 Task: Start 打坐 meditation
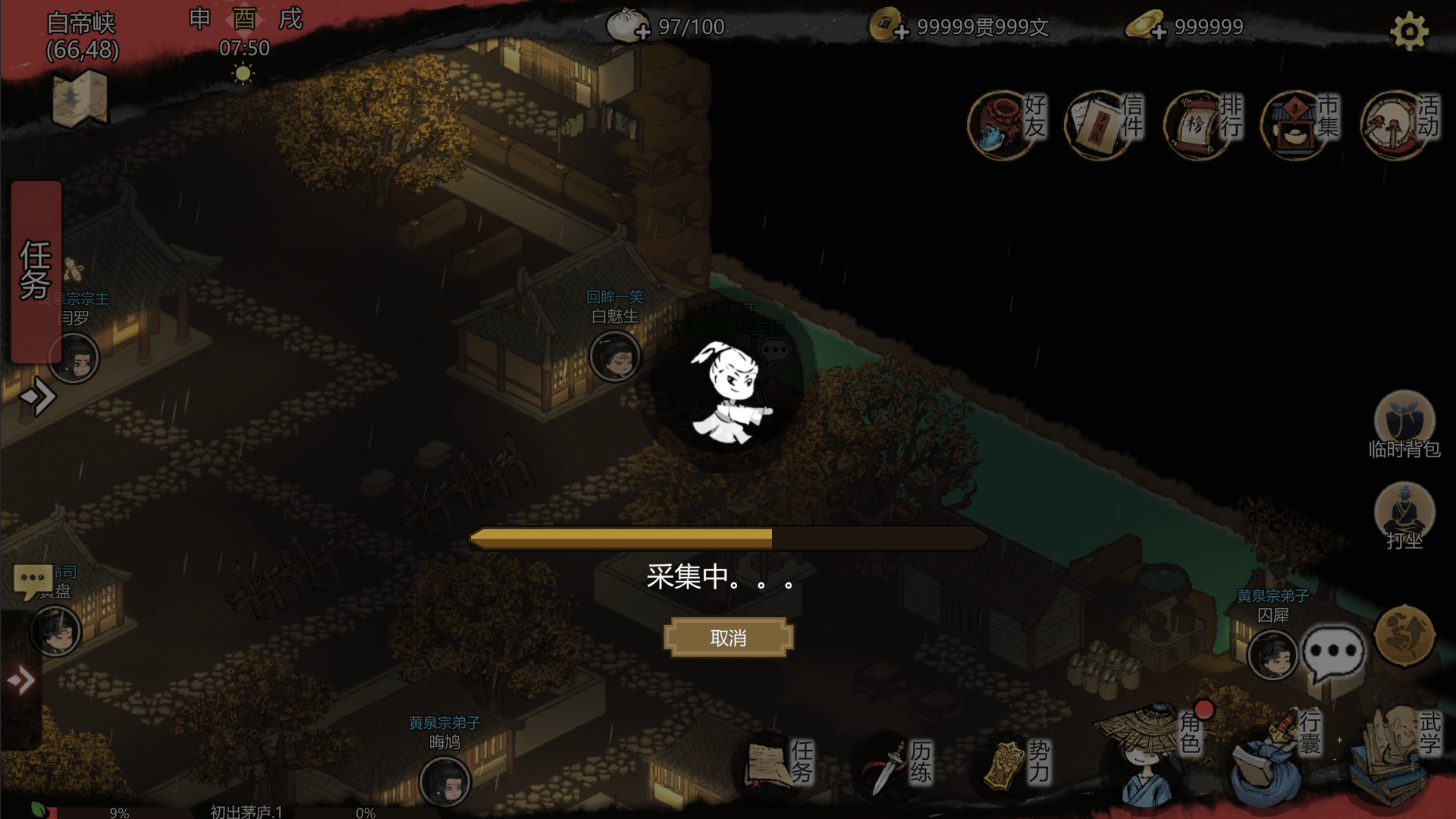pyautogui.click(x=1404, y=516)
